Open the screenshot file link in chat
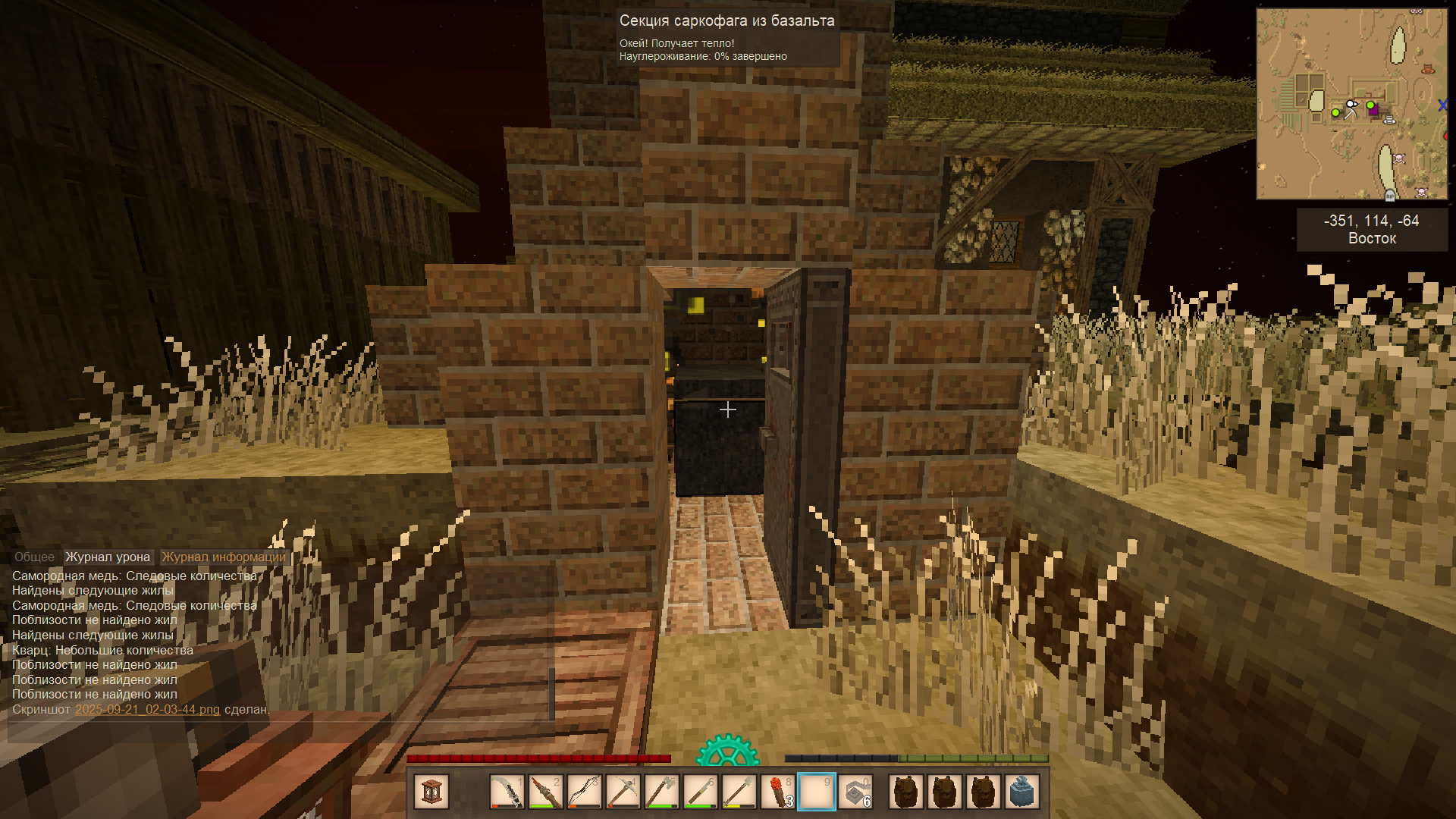This screenshot has width=1456, height=819. (147, 710)
